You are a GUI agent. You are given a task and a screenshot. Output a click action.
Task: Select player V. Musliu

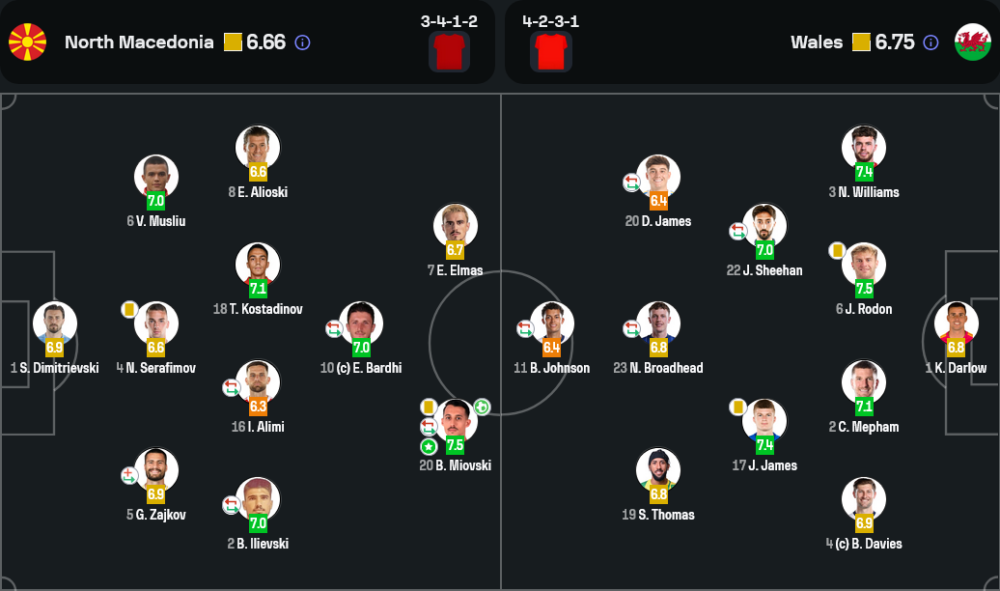[156, 178]
